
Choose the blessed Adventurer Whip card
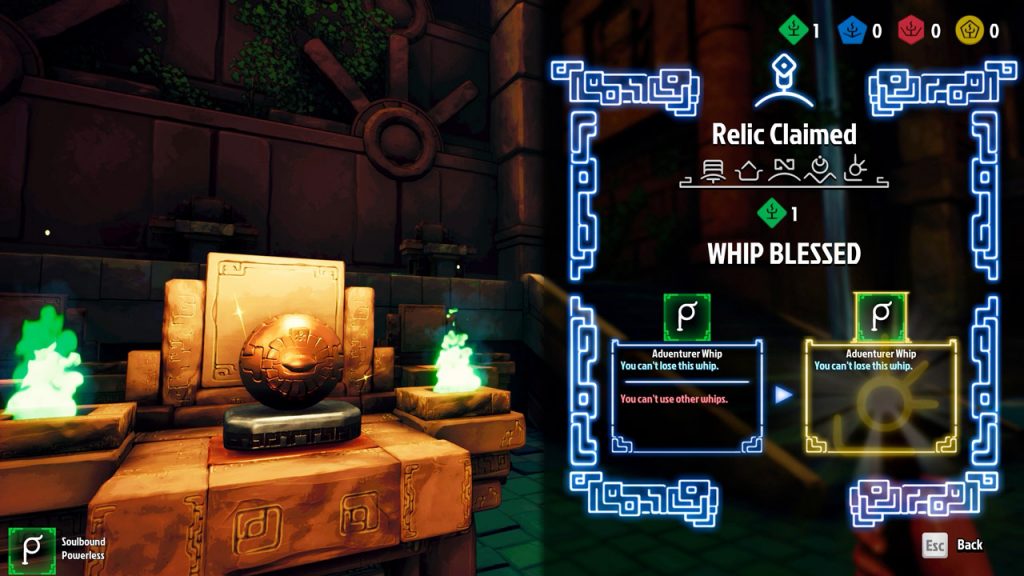(880, 396)
